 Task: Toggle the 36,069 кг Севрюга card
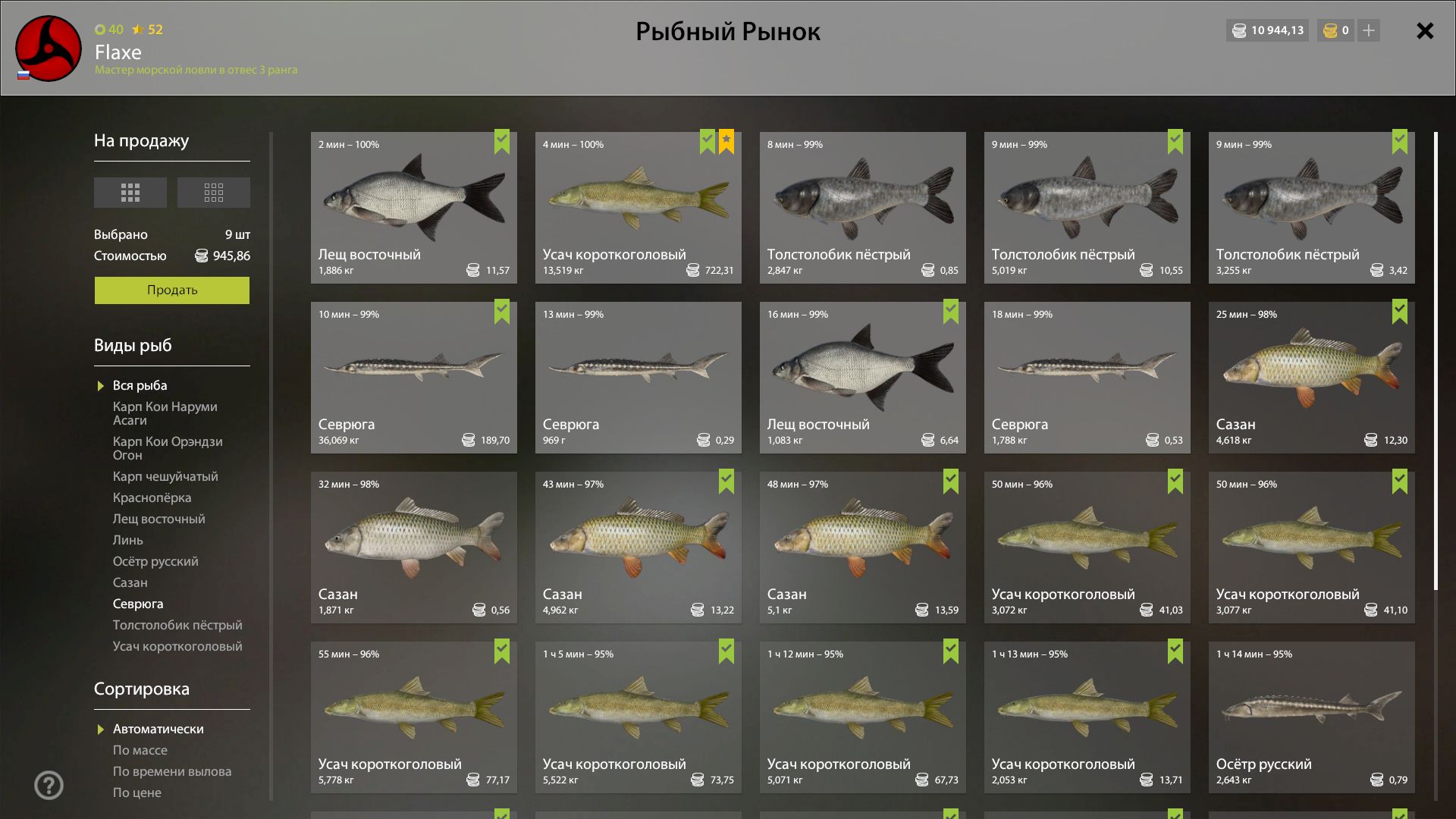413,378
